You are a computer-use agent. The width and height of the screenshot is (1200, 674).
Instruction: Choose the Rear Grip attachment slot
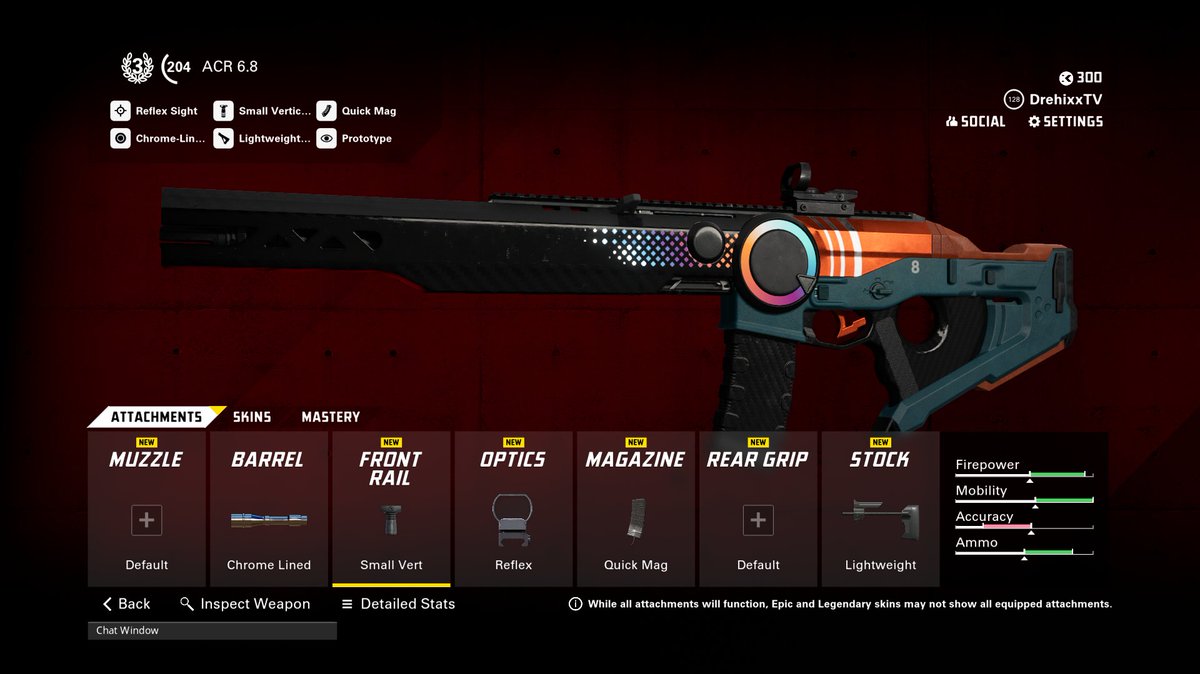pos(758,509)
